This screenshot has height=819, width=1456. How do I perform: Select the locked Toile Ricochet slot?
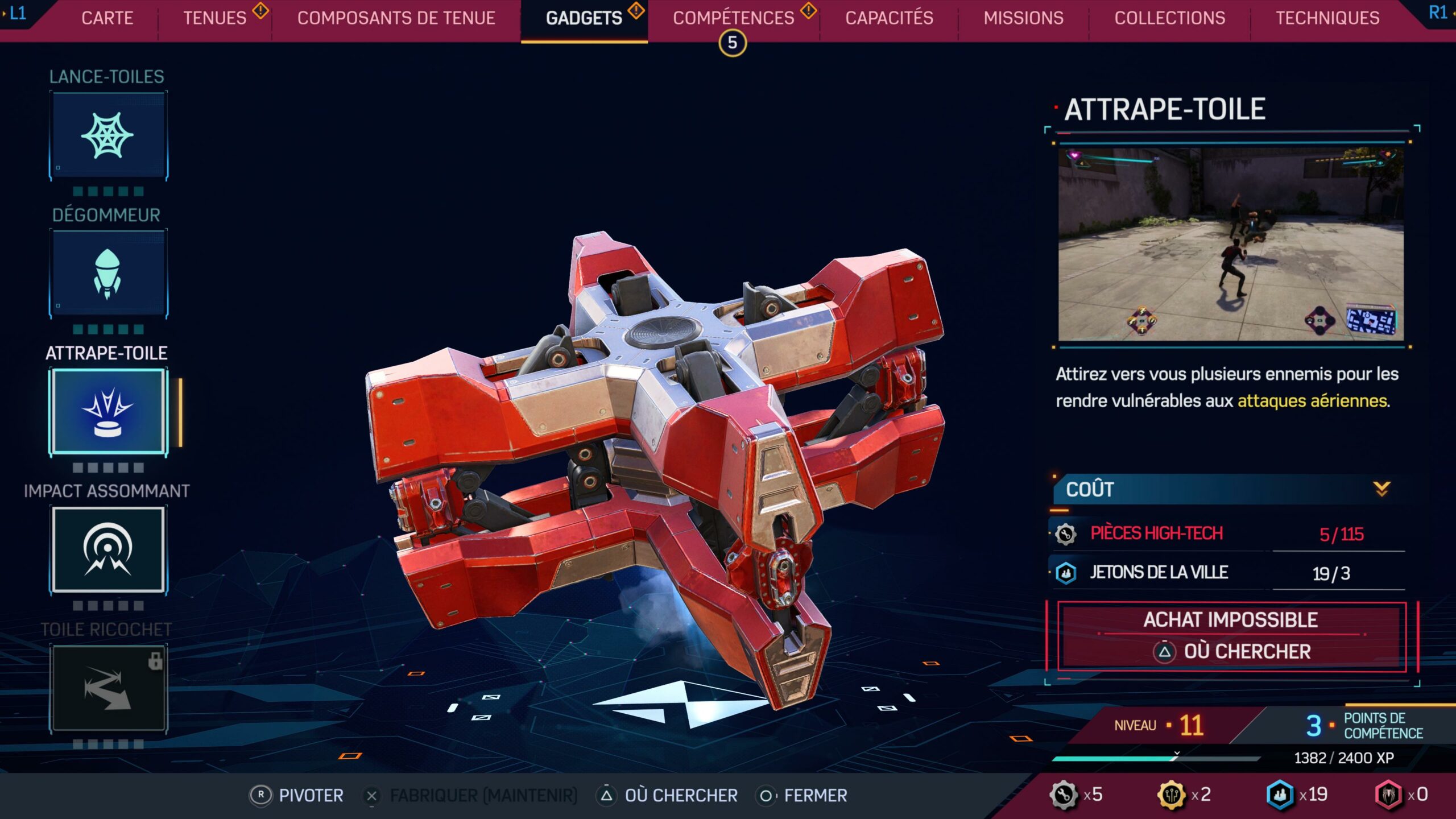coord(108,688)
